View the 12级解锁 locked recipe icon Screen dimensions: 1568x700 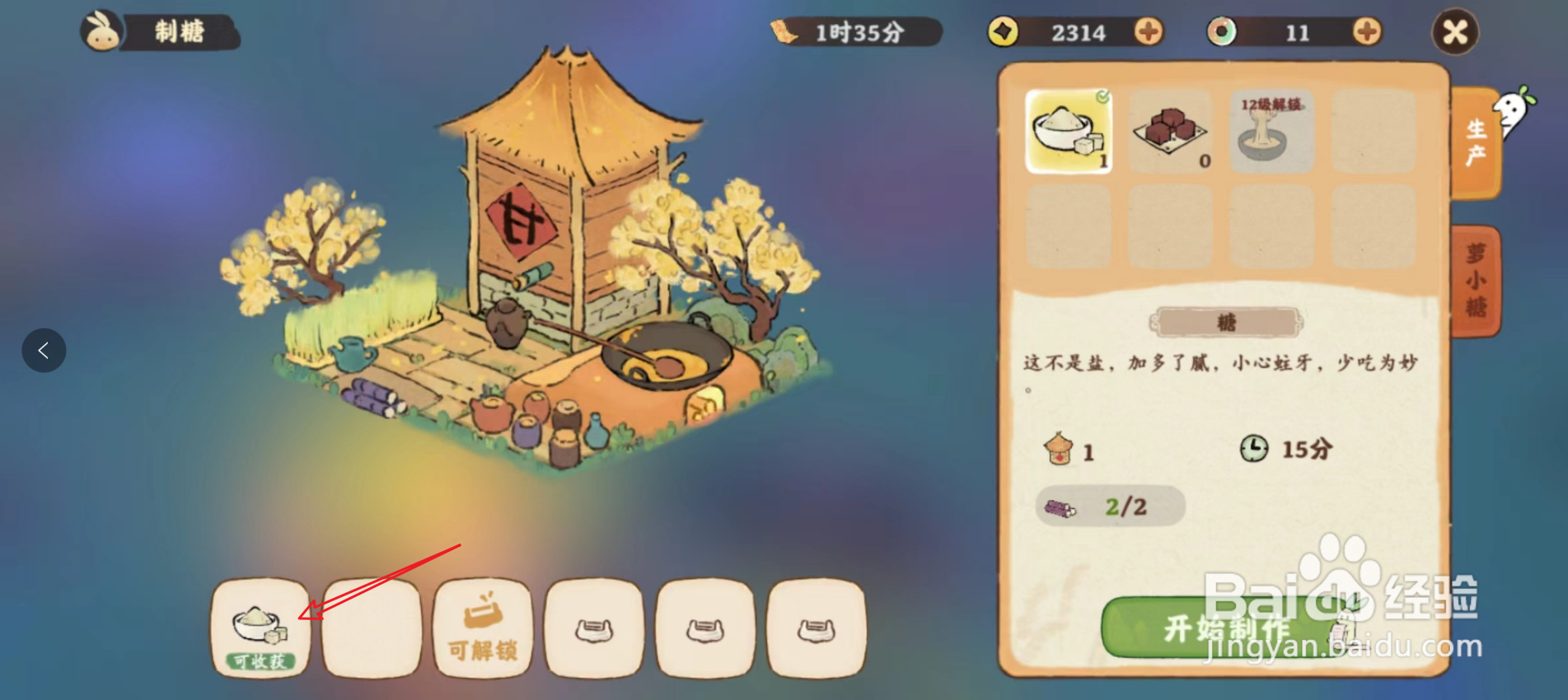click(1270, 130)
